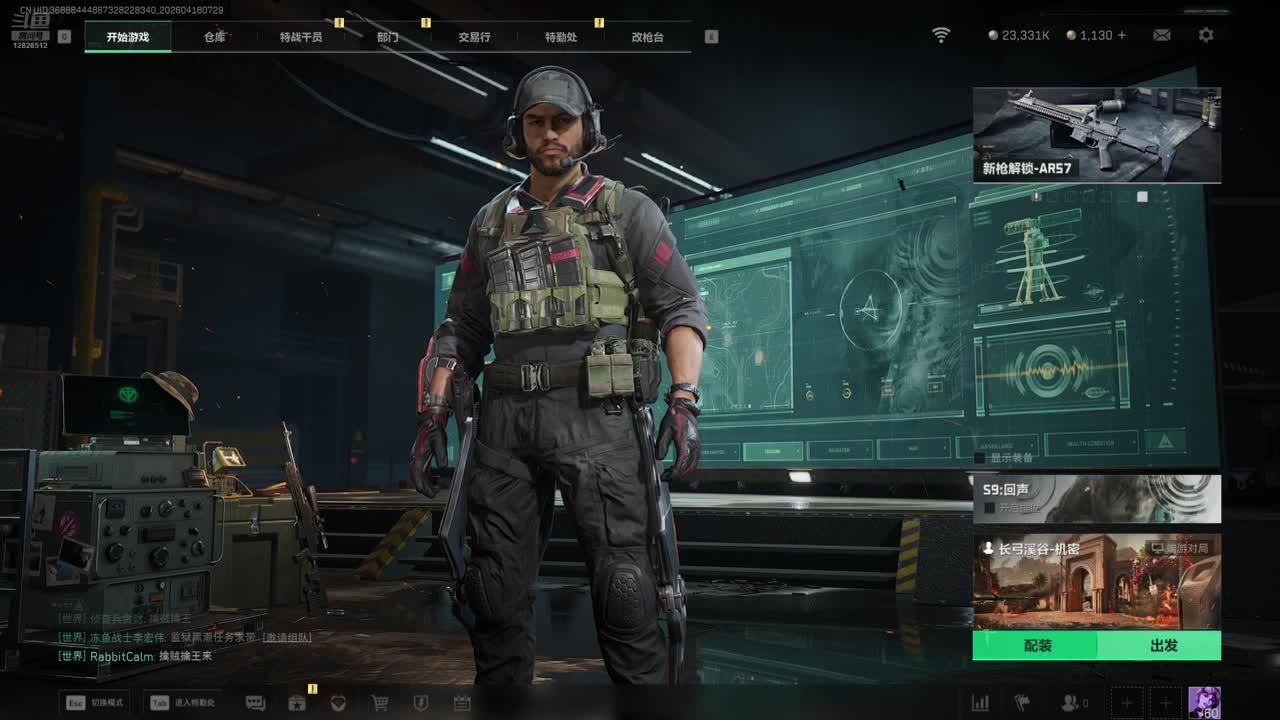Toggle the 显示装备 checkbox
Screen dimensions: 1280x720
980,458
